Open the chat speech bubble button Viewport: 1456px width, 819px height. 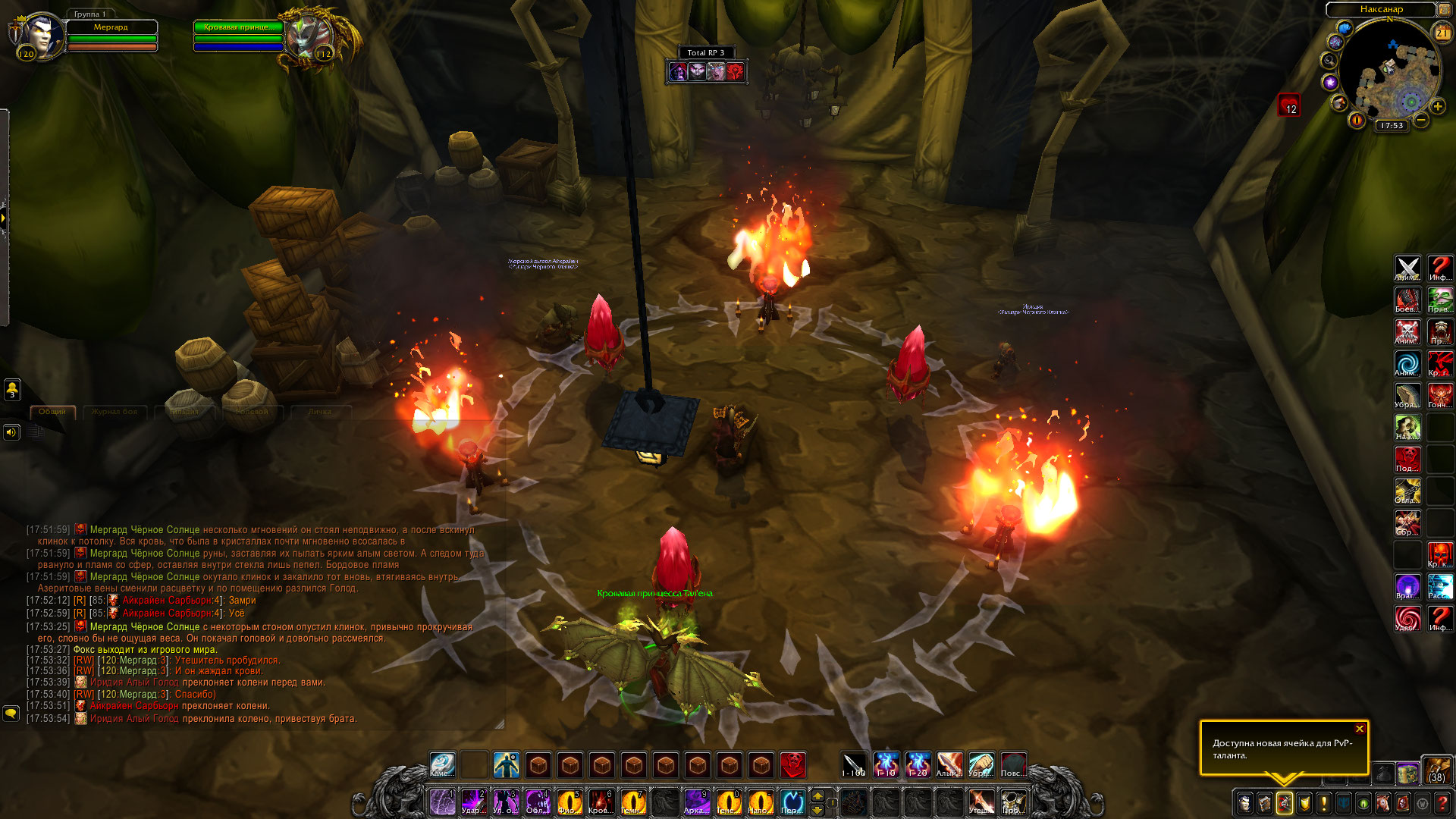[11, 714]
